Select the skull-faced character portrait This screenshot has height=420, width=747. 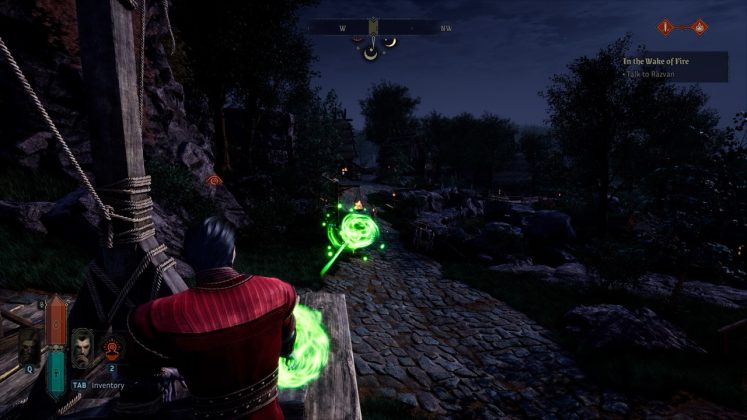tap(28, 348)
